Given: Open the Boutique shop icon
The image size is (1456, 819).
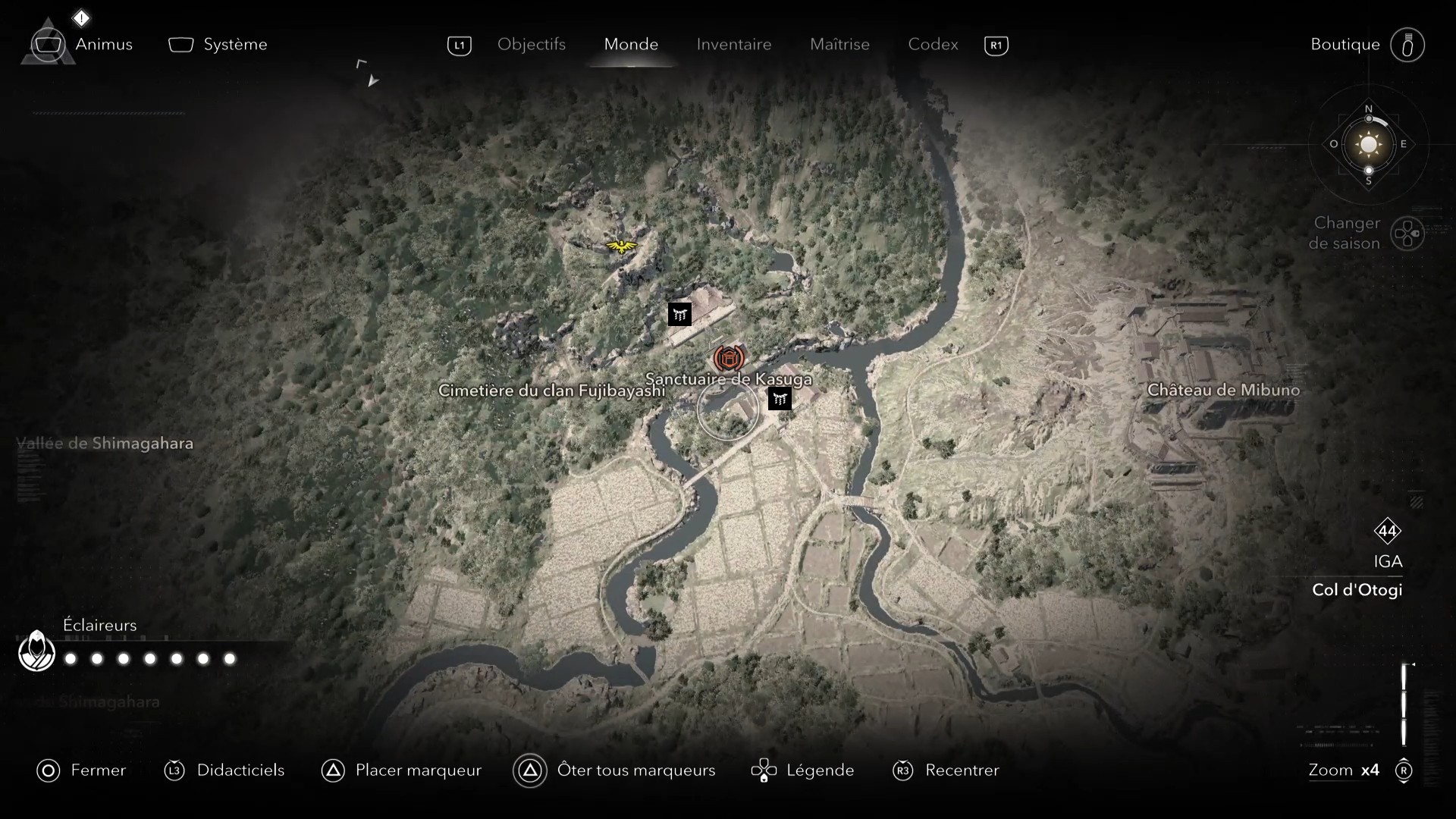Looking at the screenshot, I should (1408, 45).
